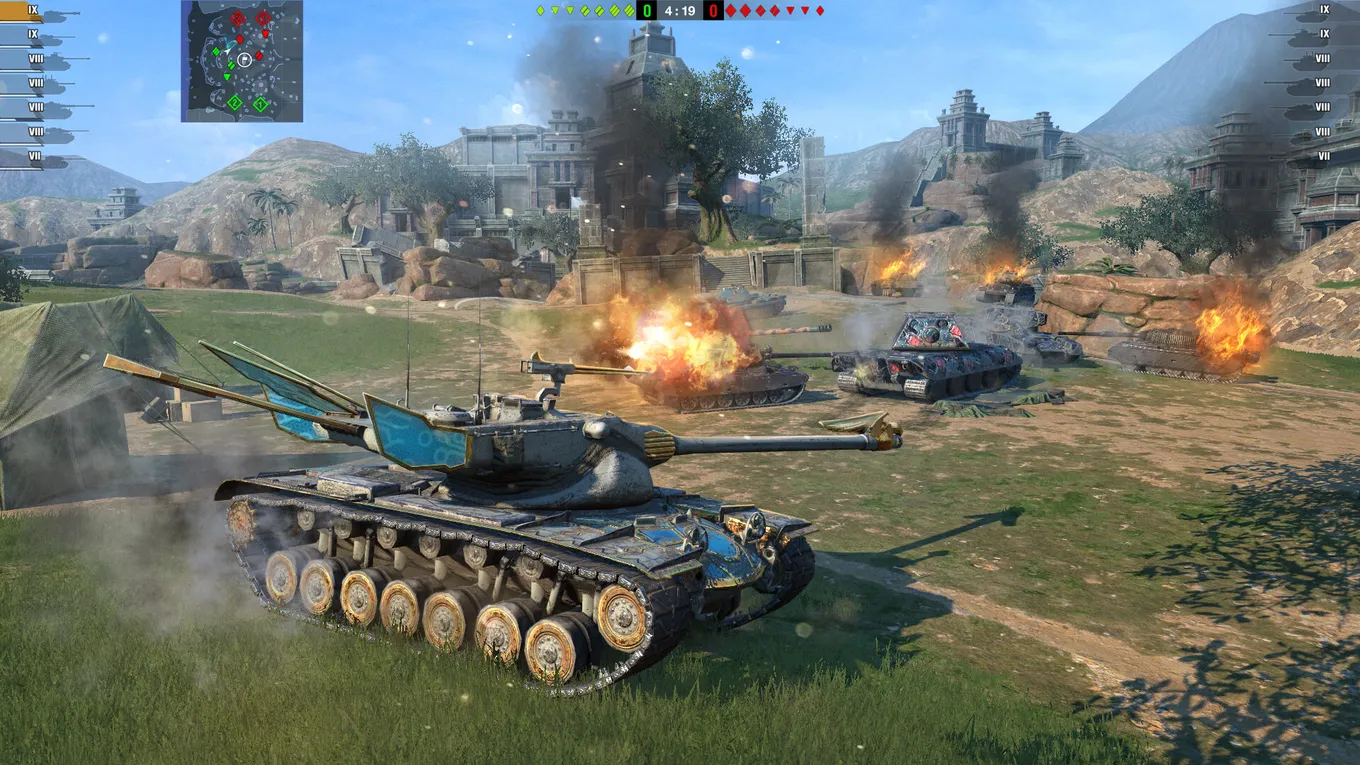The height and width of the screenshot is (765, 1360).
Task: Select the battle timer showing 4:19
Action: (680, 11)
